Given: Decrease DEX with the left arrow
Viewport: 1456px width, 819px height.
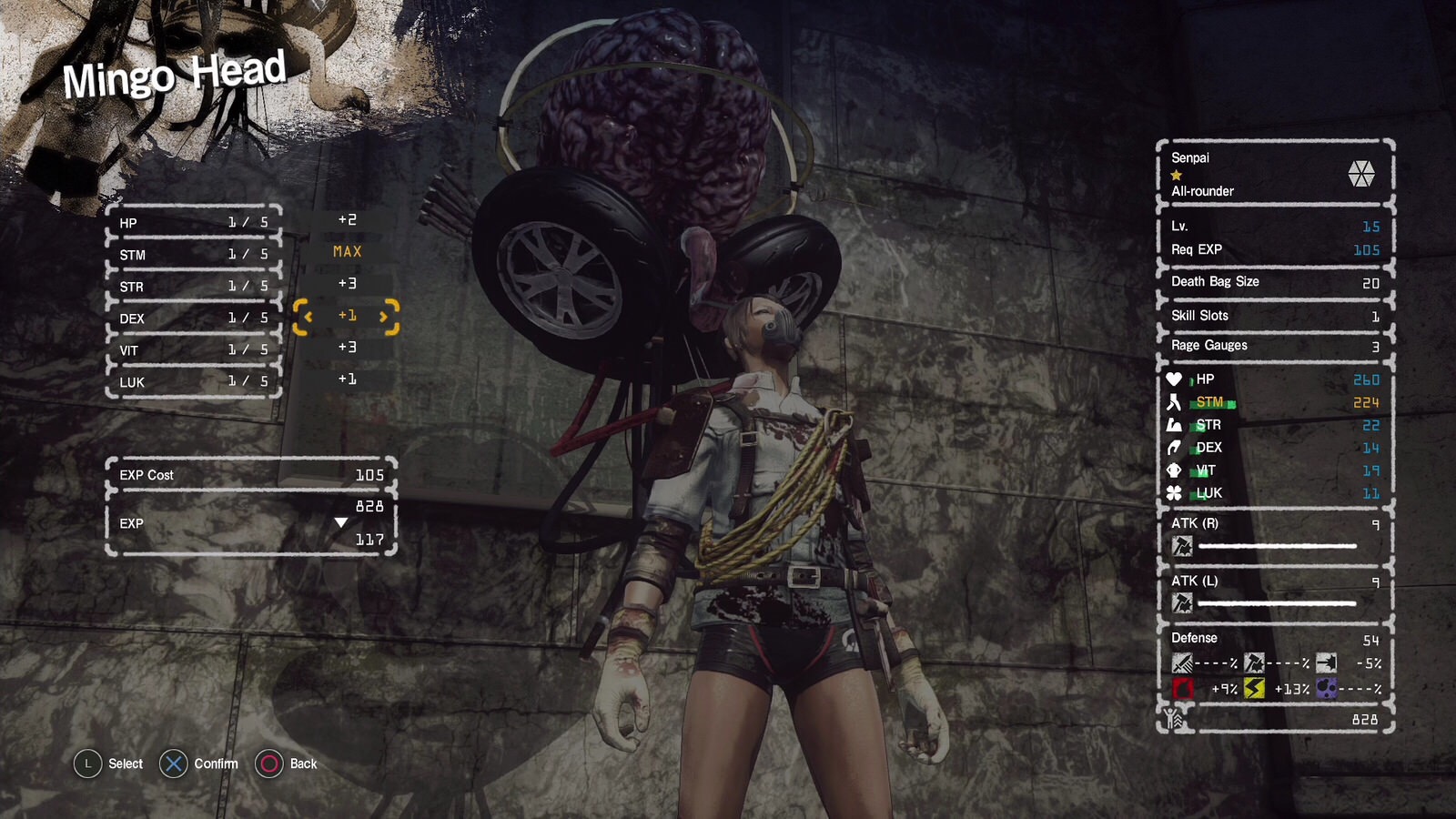Looking at the screenshot, I should click(308, 317).
